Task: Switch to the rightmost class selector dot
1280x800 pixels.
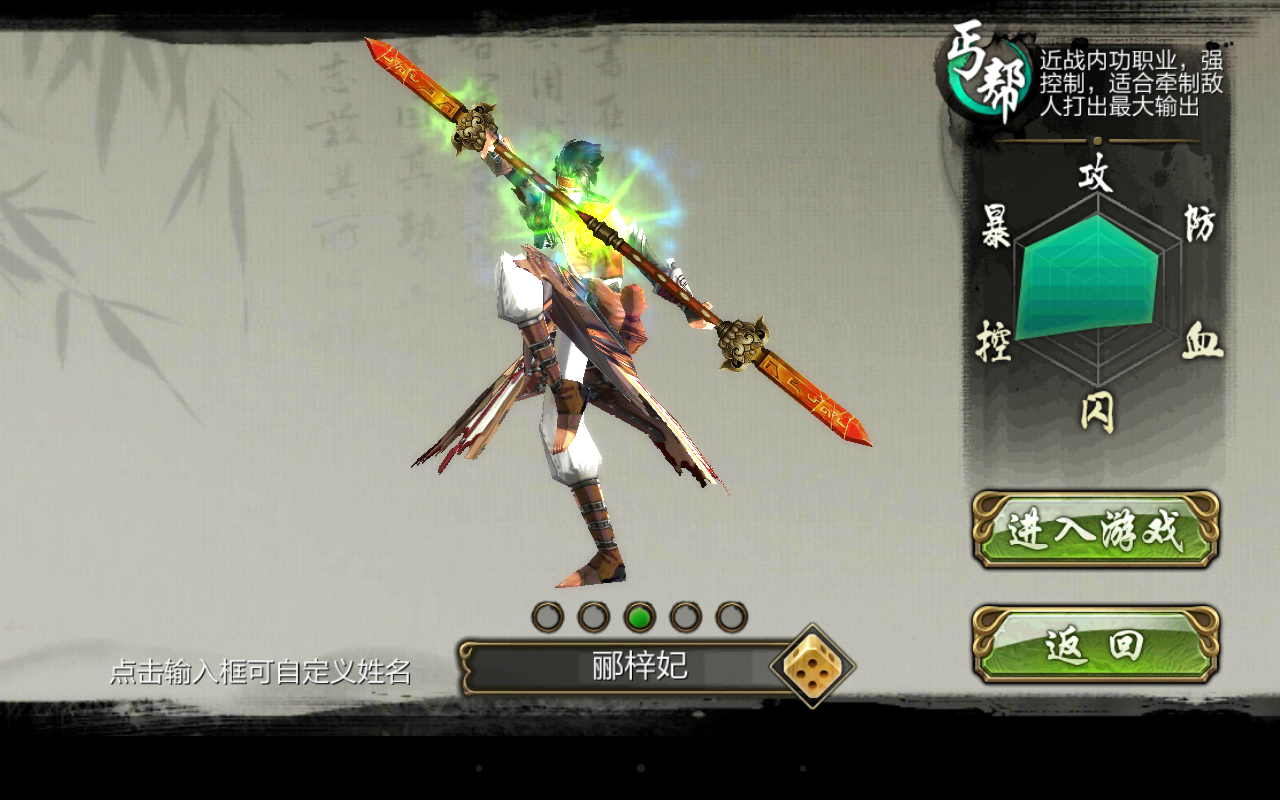Action: point(731,617)
